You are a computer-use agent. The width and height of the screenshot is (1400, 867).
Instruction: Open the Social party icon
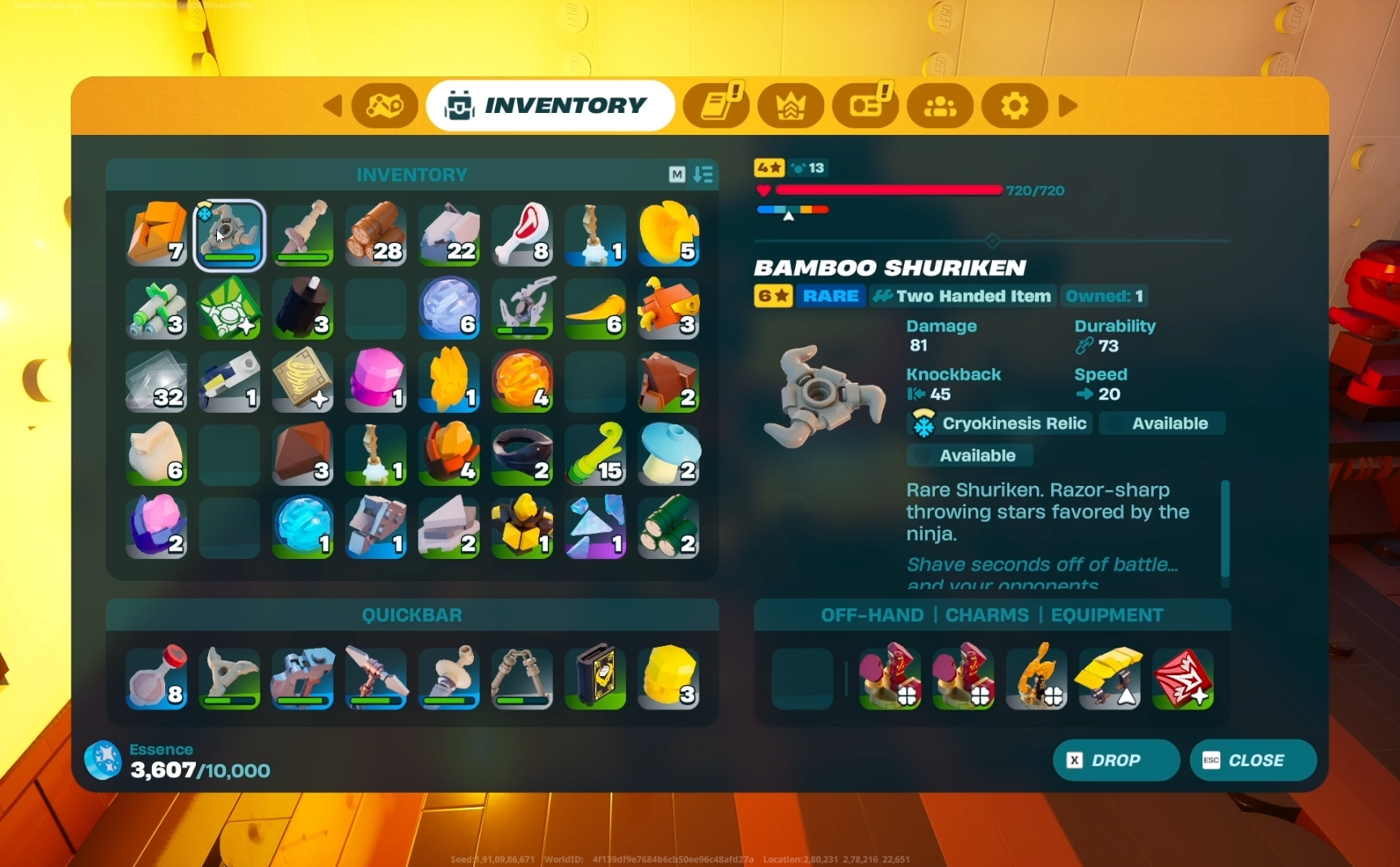(x=939, y=106)
